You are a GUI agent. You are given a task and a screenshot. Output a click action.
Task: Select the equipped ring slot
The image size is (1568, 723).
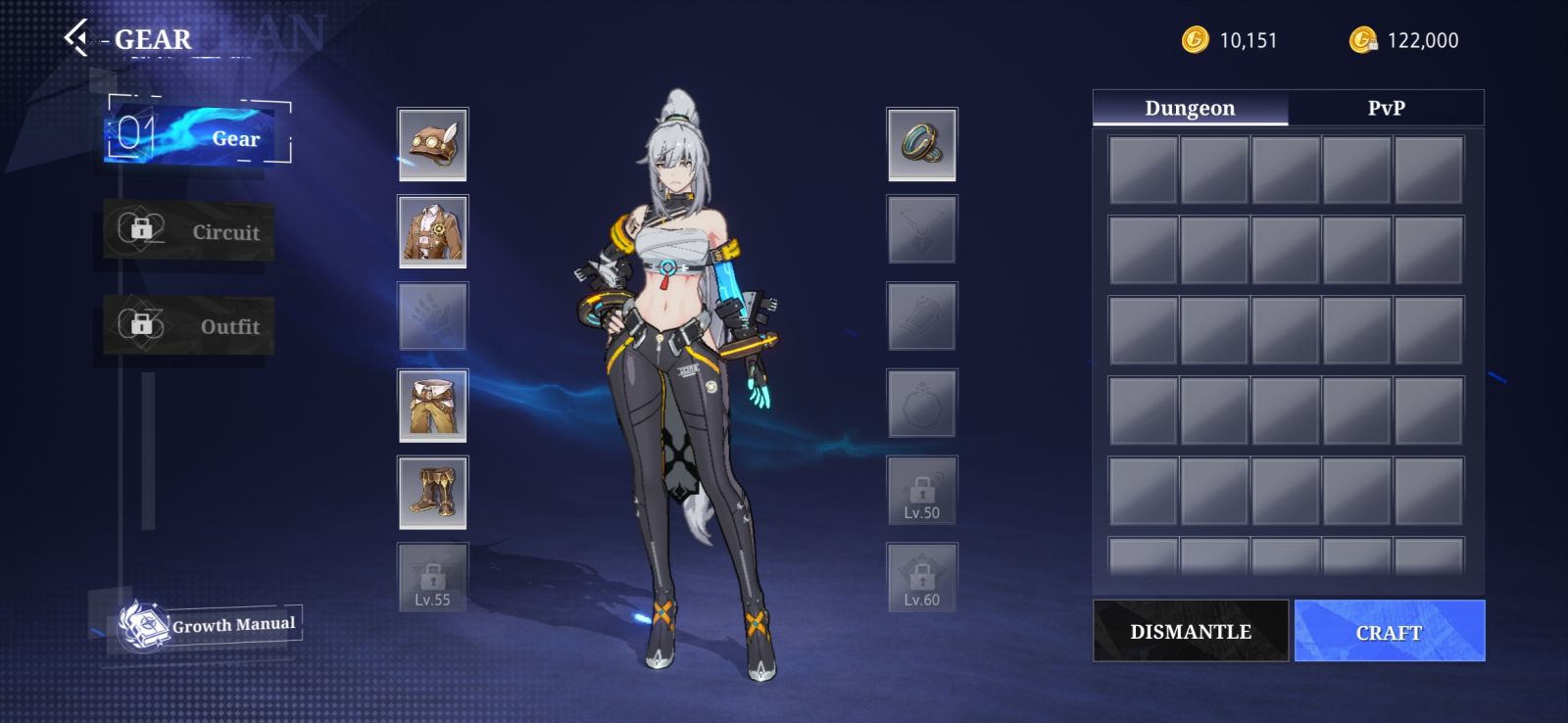(921, 144)
